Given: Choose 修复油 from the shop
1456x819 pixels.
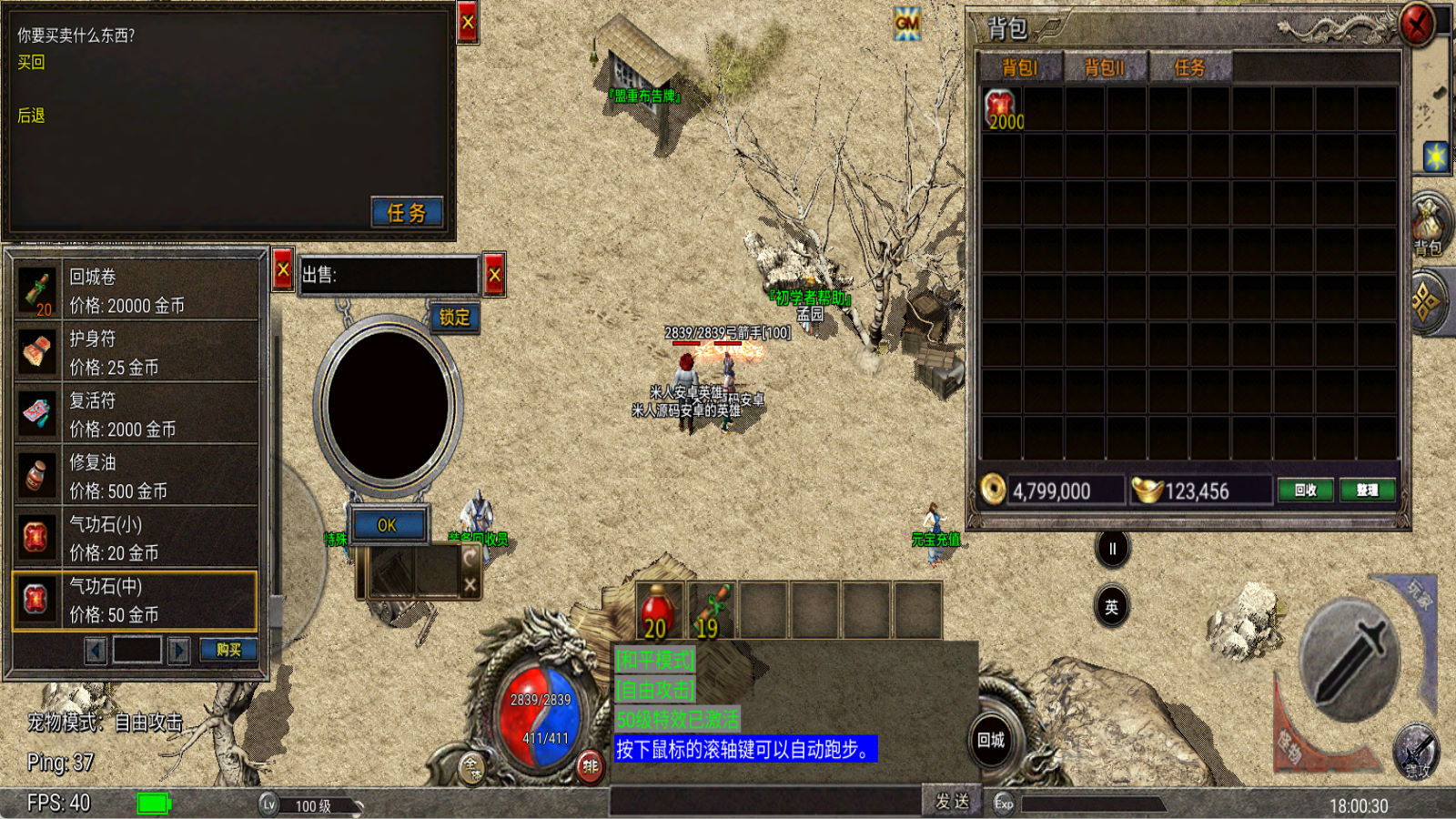Looking at the screenshot, I should click(136, 476).
